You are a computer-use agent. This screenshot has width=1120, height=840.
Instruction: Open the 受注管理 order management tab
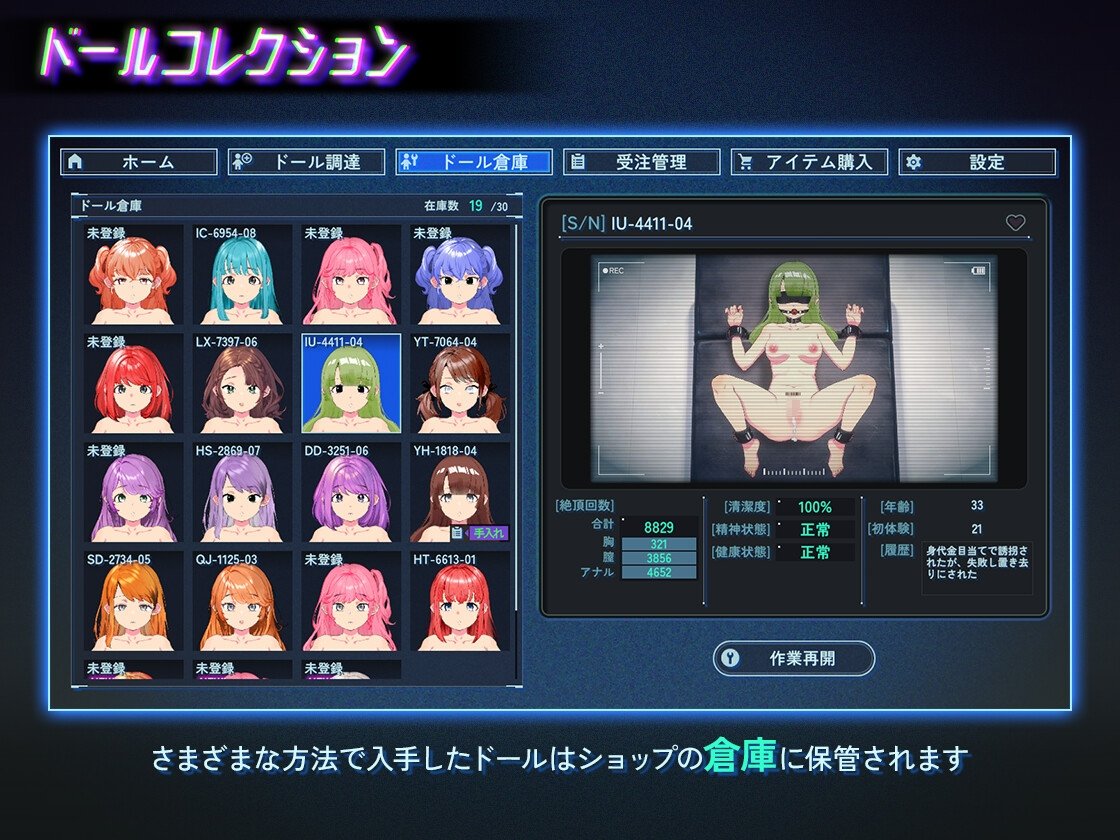point(641,162)
